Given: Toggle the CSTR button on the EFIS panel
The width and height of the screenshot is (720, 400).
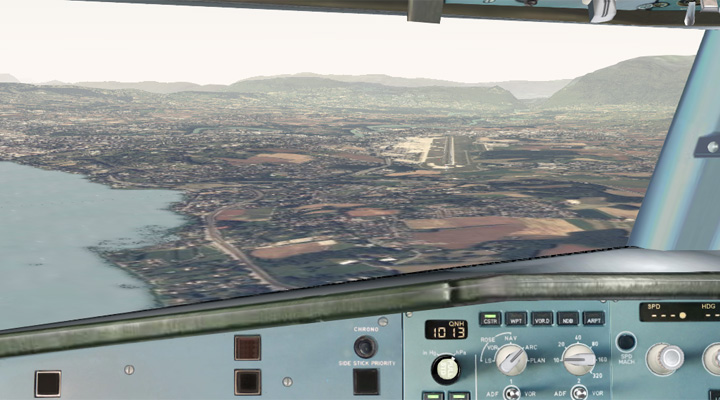Looking at the screenshot, I should 490,320.
